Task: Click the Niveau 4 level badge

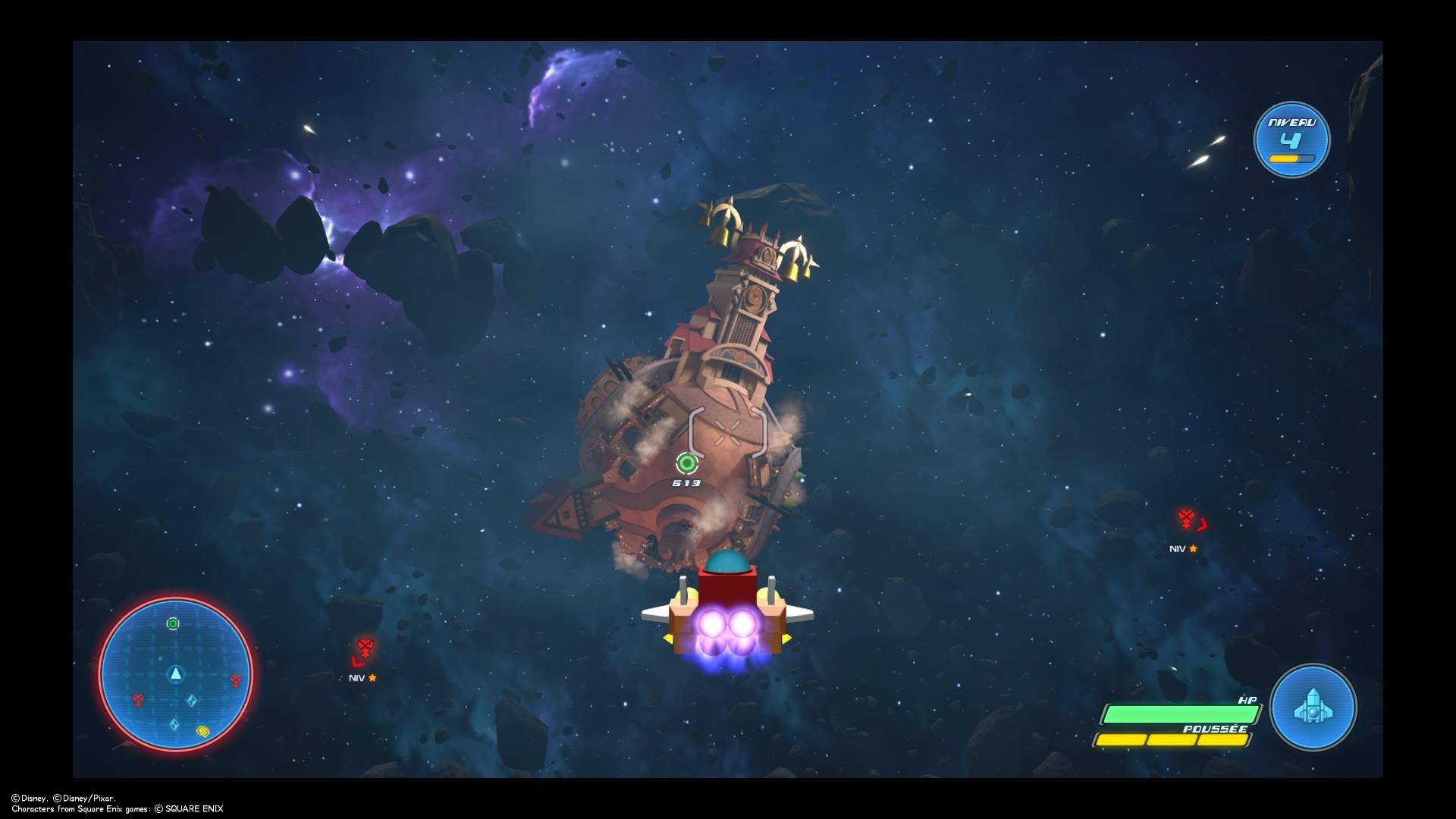Action: point(1291,140)
